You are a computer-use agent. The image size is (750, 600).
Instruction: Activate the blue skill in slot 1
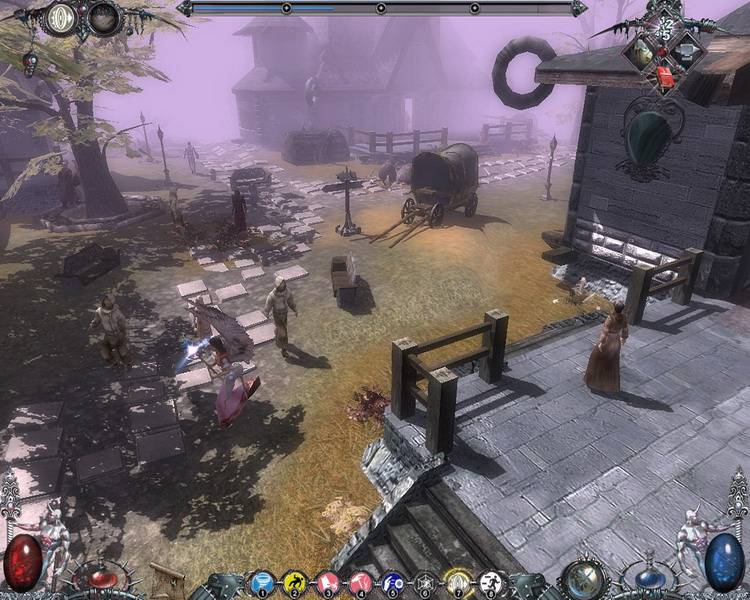coord(262,581)
